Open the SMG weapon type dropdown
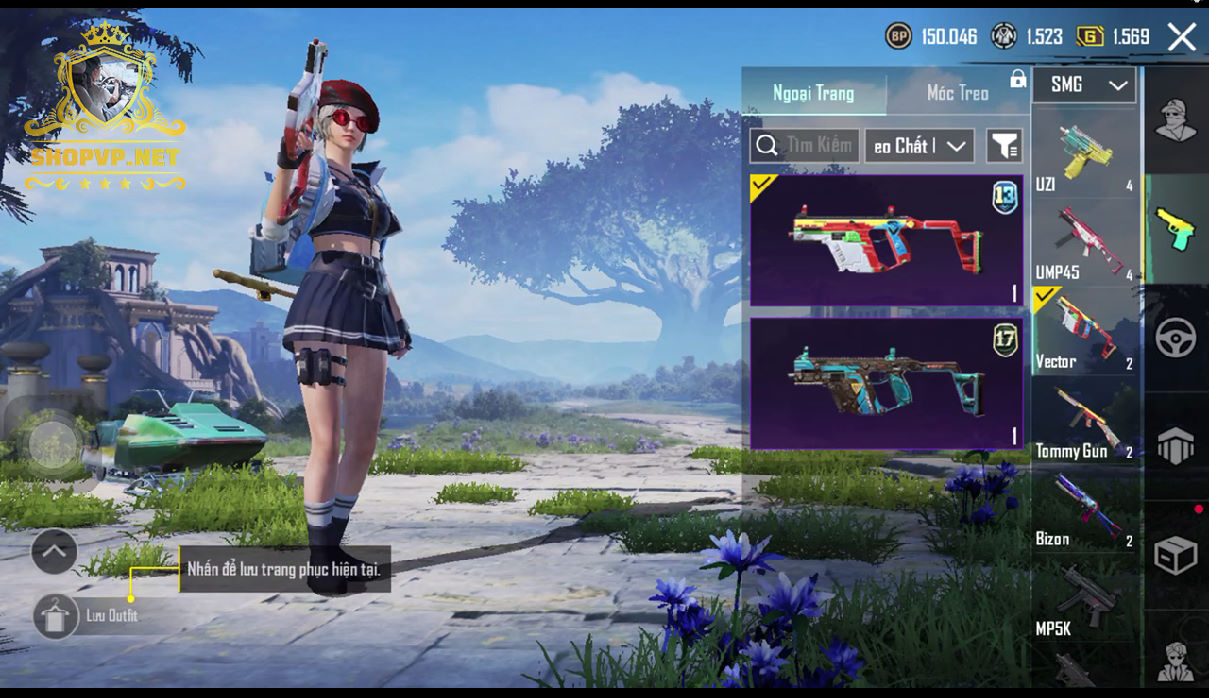 (1084, 86)
